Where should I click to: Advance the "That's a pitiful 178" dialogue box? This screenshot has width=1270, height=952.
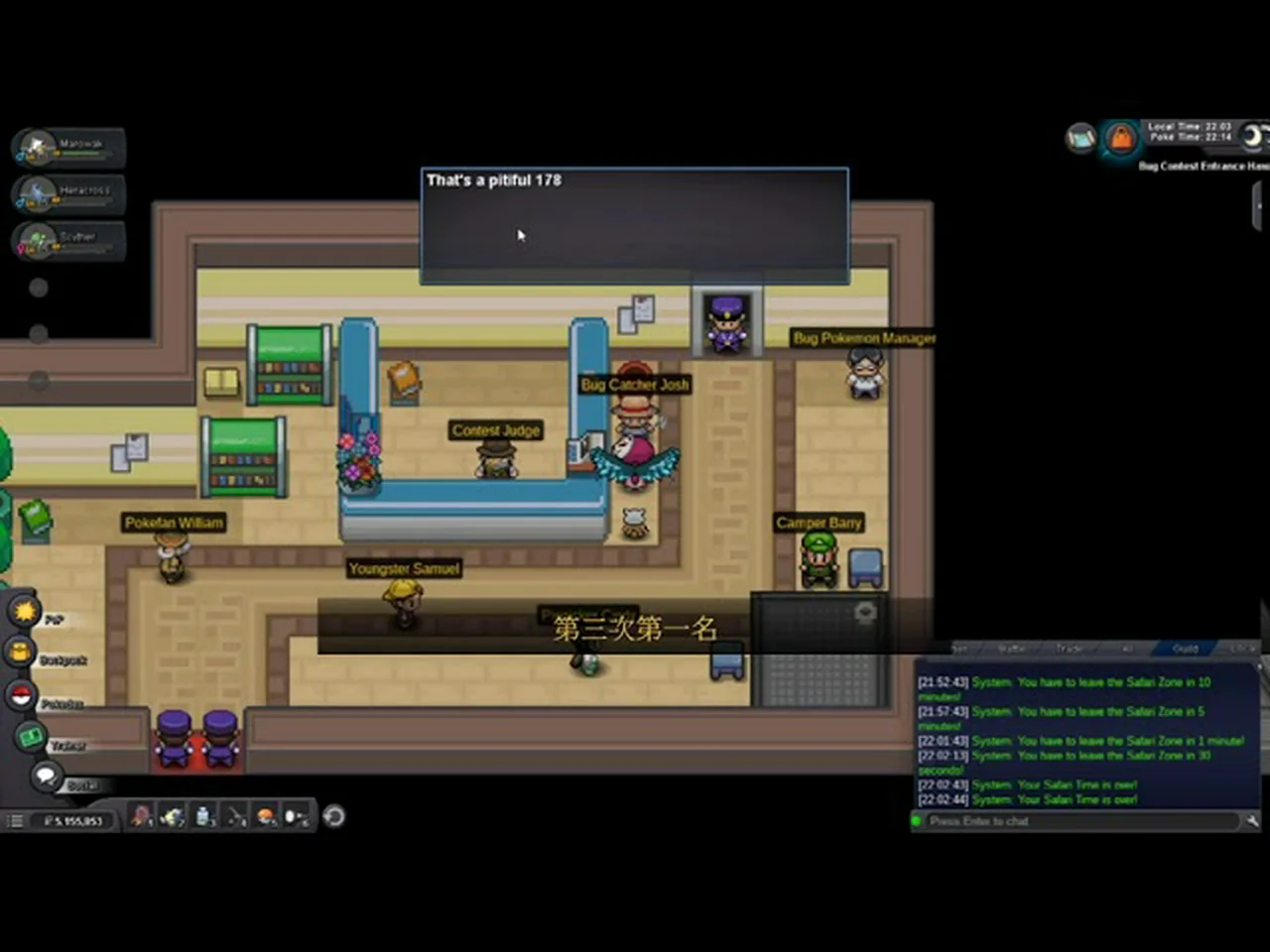click(x=634, y=226)
